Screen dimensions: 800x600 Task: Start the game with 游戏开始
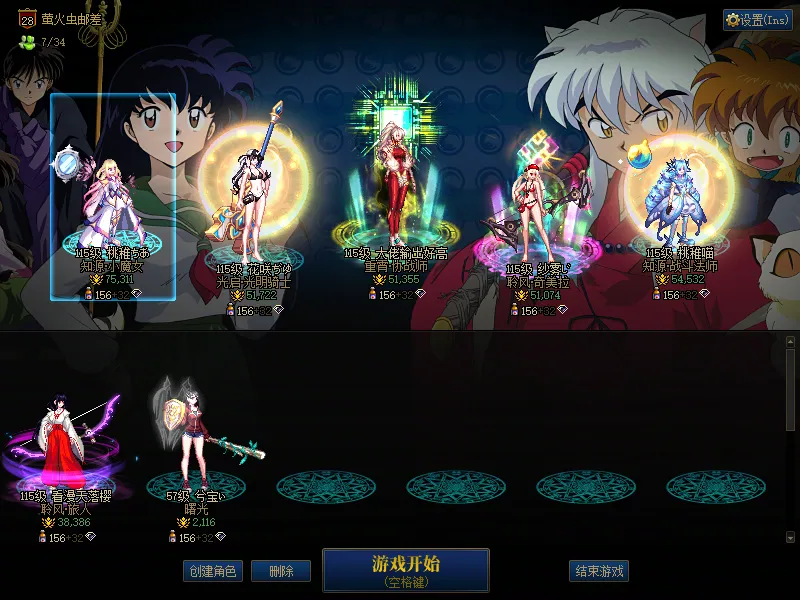(x=405, y=570)
